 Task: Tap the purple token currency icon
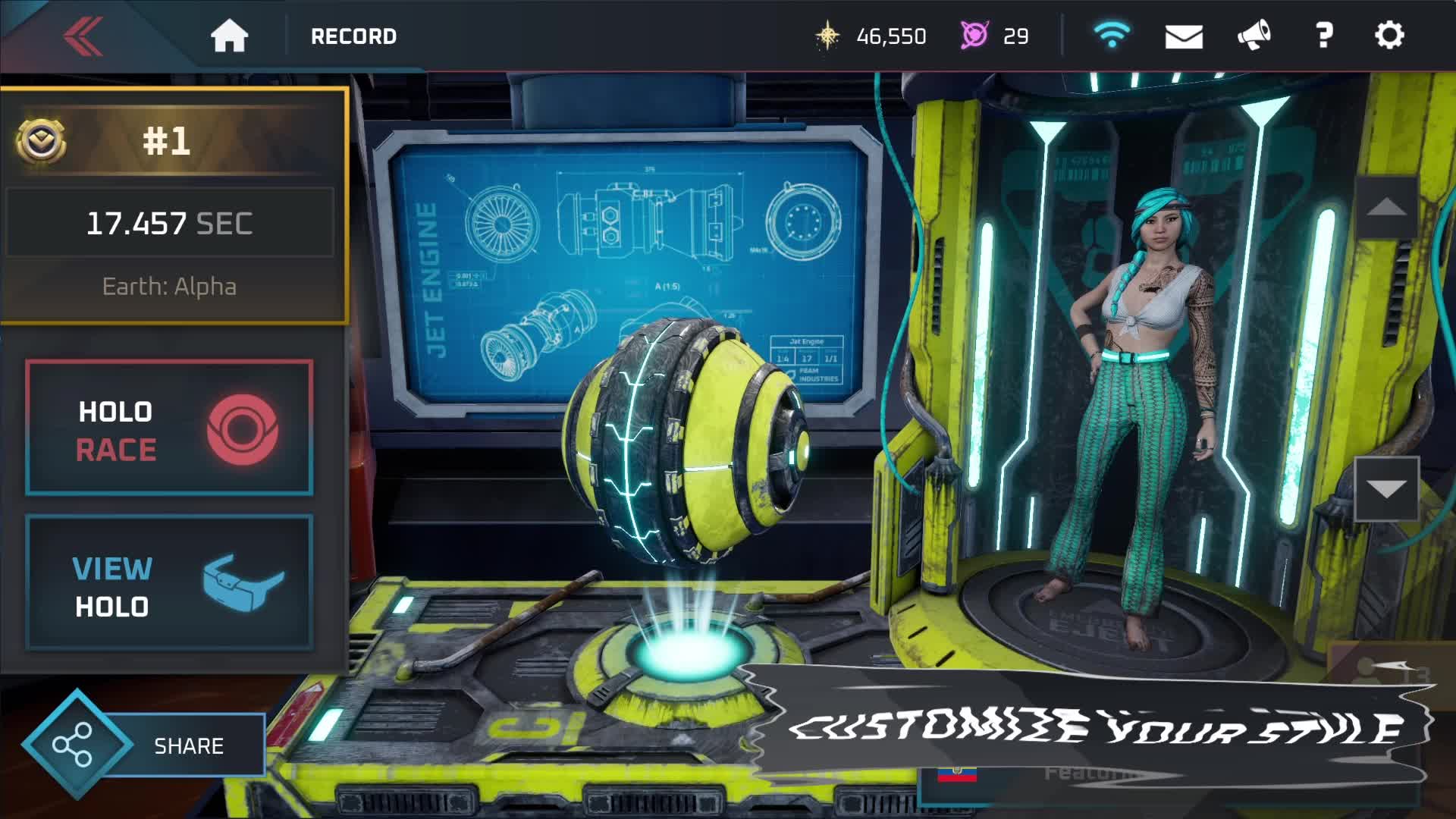point(973,36)
